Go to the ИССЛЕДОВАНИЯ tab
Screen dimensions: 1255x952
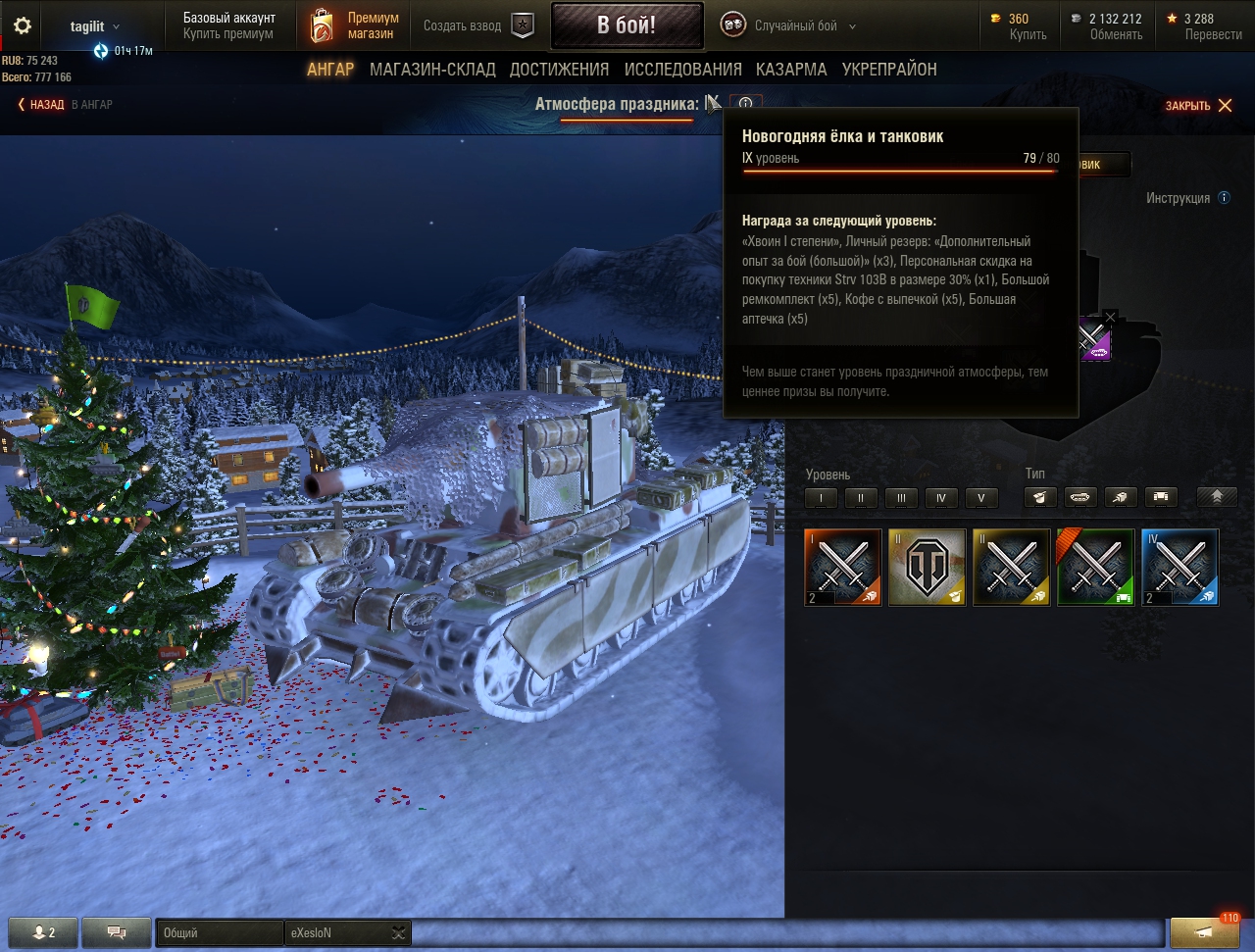pos(682,70)
